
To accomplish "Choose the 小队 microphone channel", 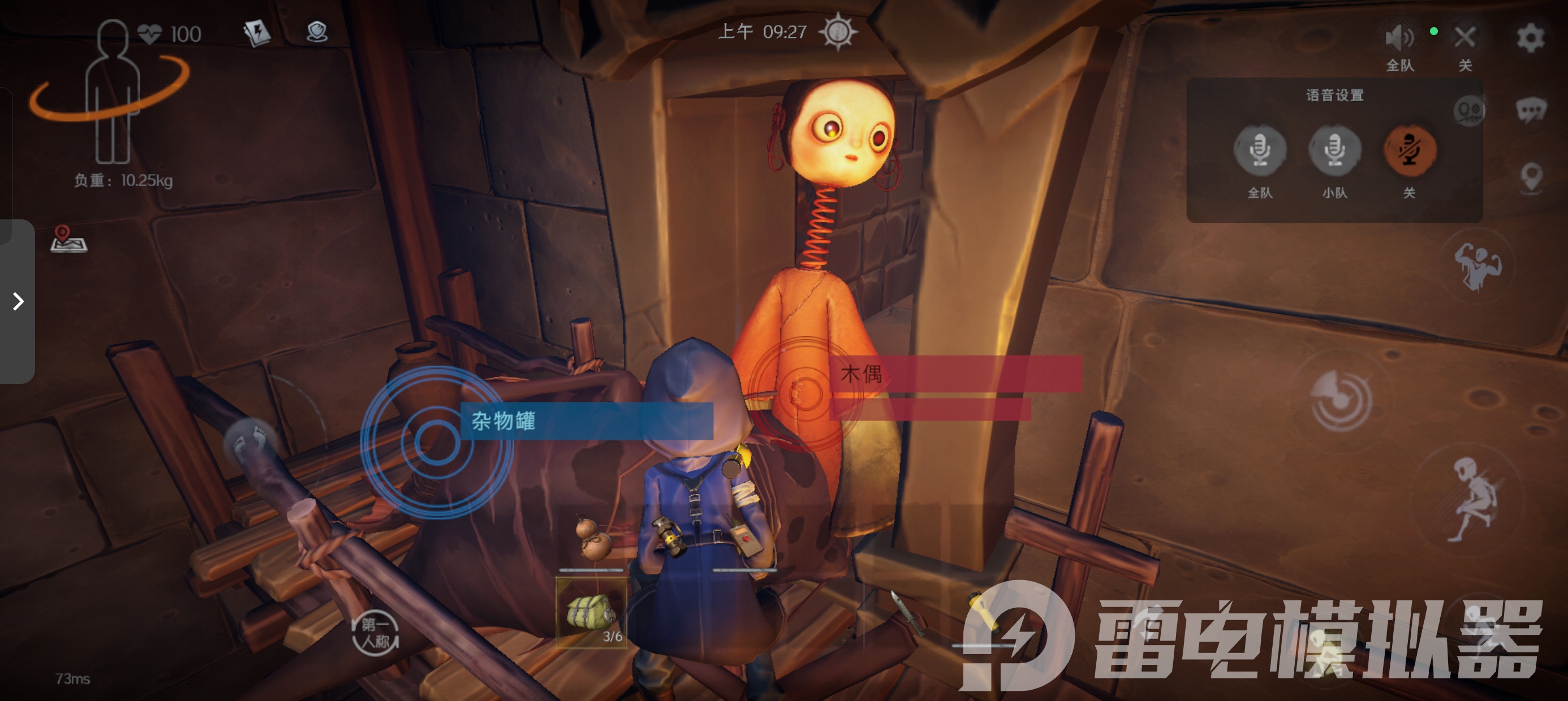I will tap(1334, 150).
